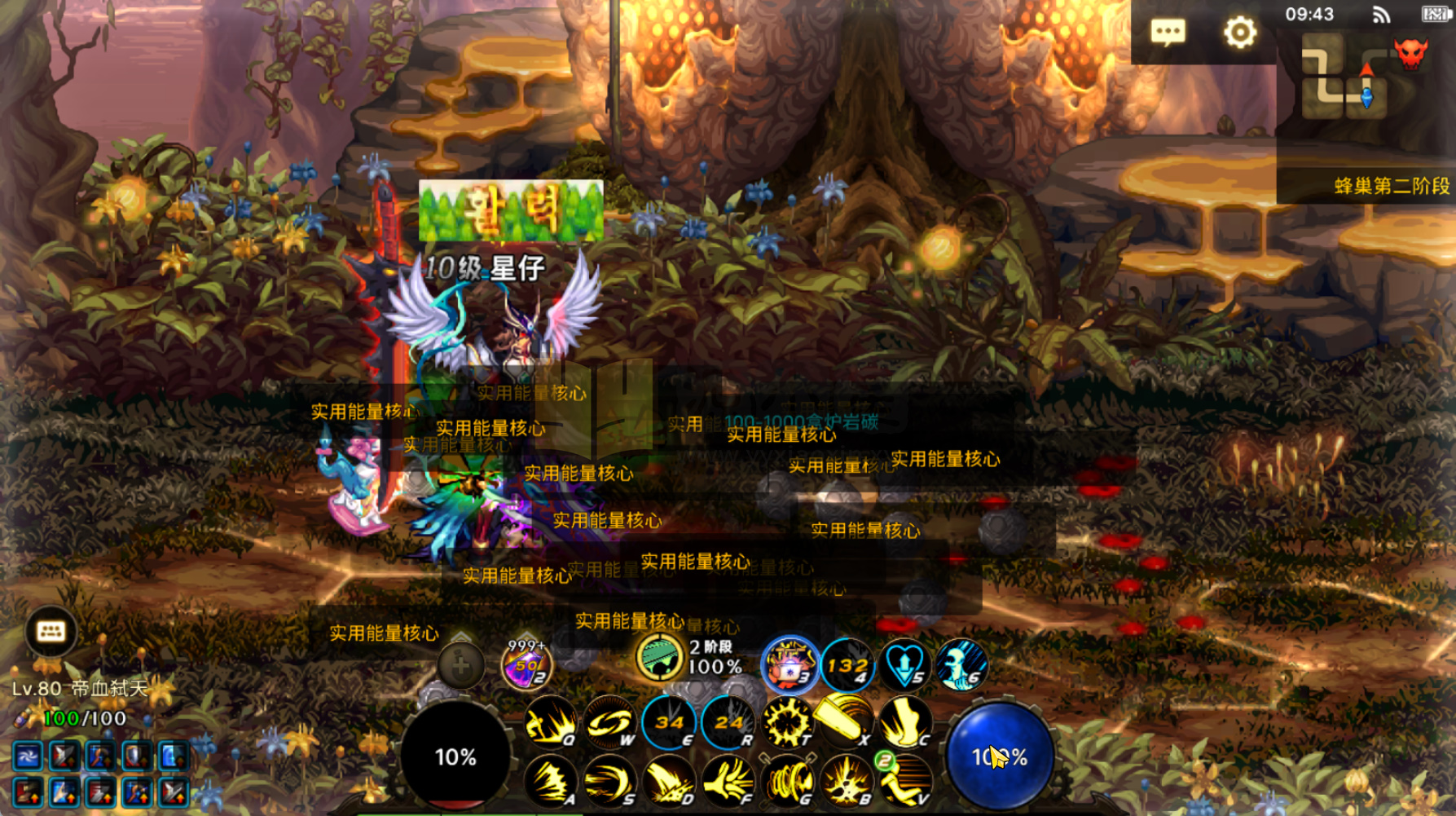Use the purple potion in slot 2
1456x816 pixels.
[526, 664]
